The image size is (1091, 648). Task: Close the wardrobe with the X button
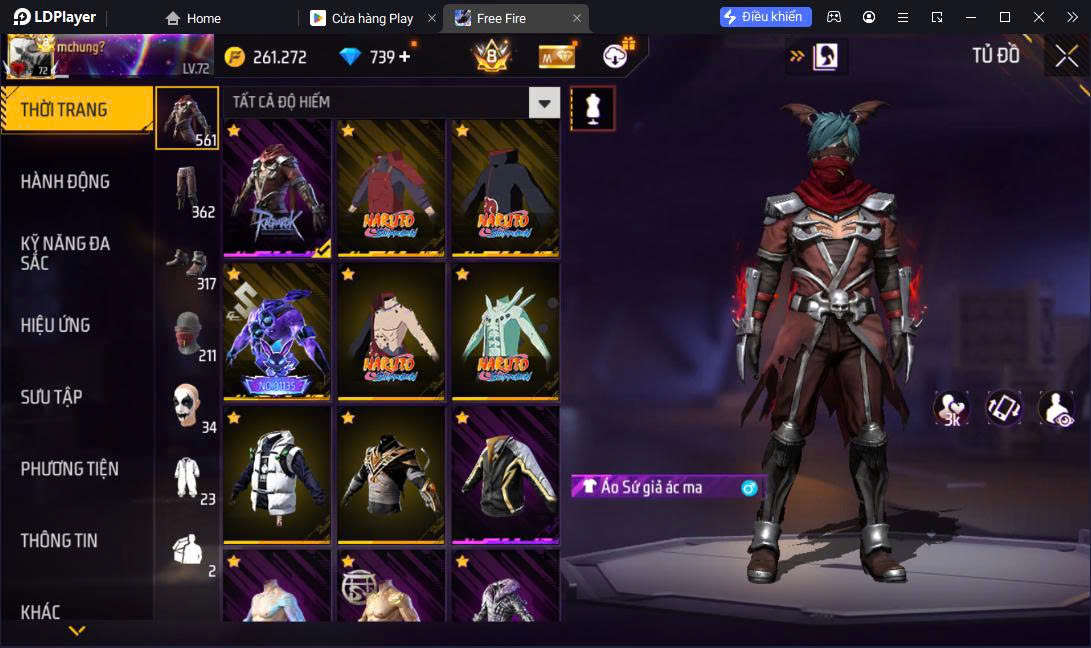tap(1066, 56)
